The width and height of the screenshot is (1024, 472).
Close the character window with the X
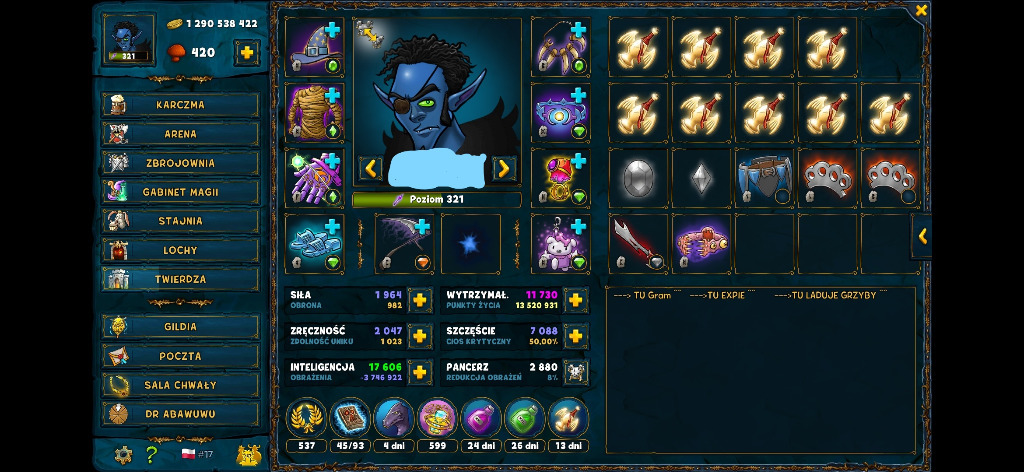click(x=921, y=10)
